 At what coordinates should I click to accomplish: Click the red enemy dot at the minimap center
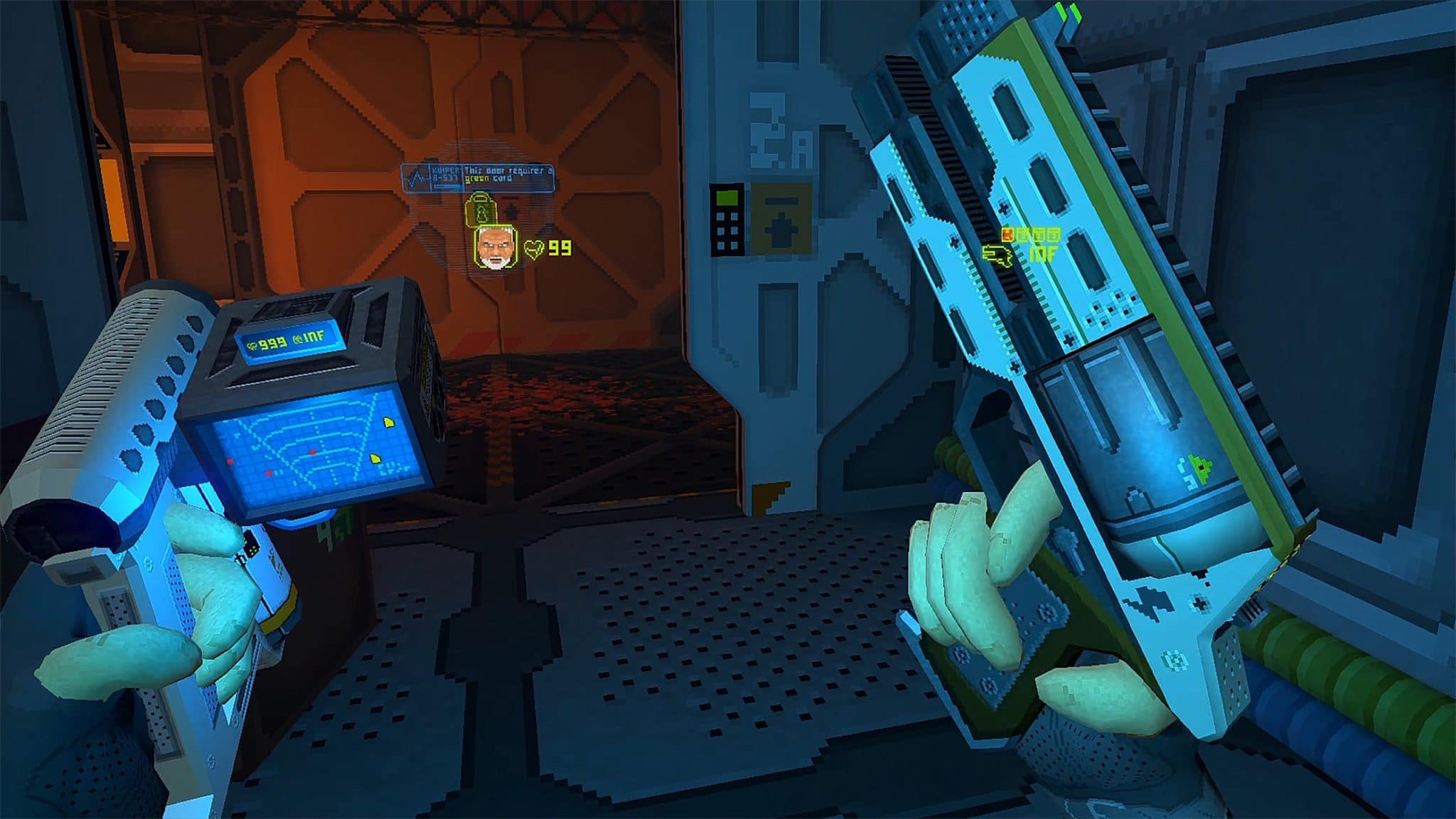point(313,452)
